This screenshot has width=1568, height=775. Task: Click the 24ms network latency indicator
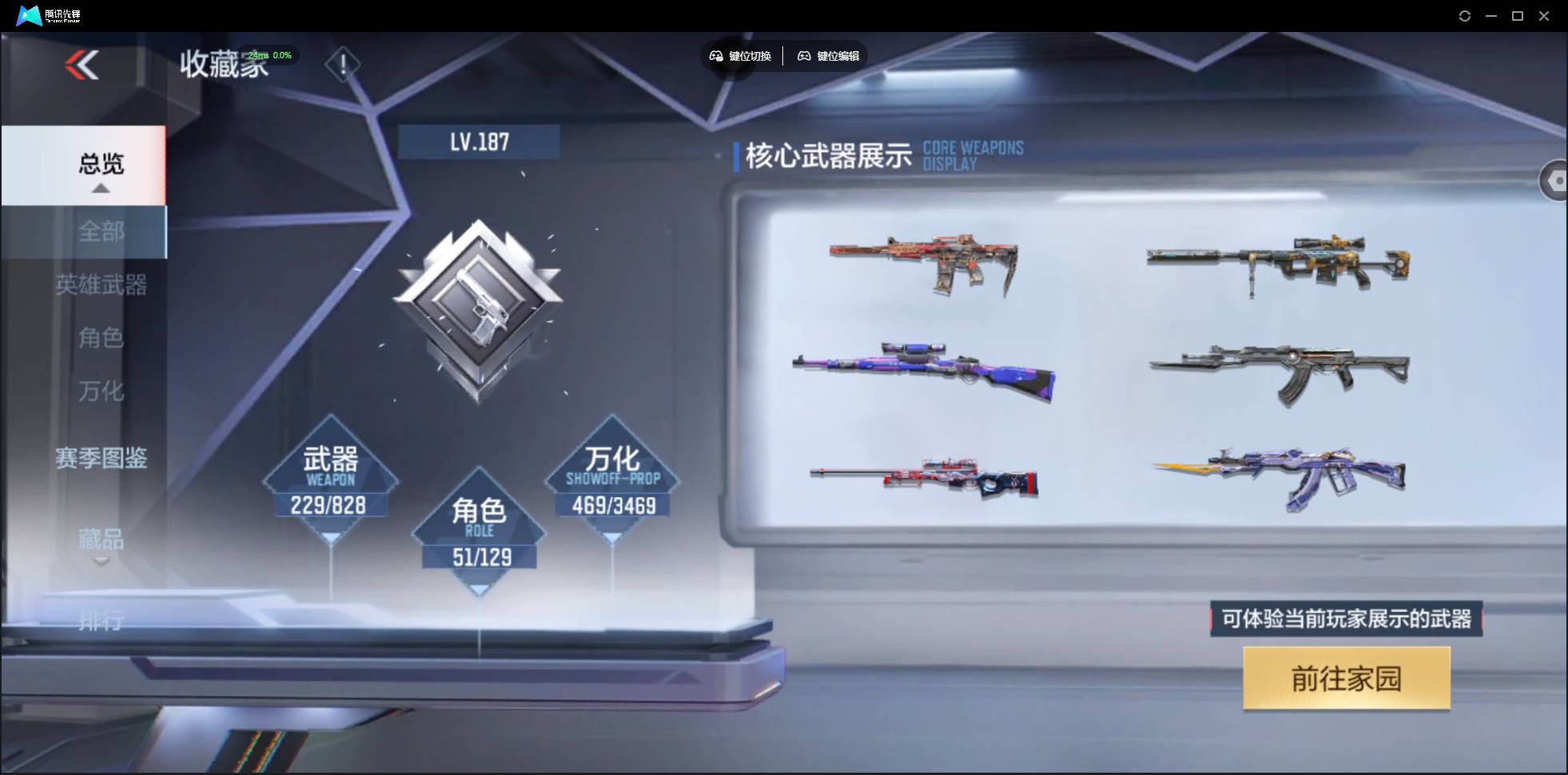click(x=258, y=55)
